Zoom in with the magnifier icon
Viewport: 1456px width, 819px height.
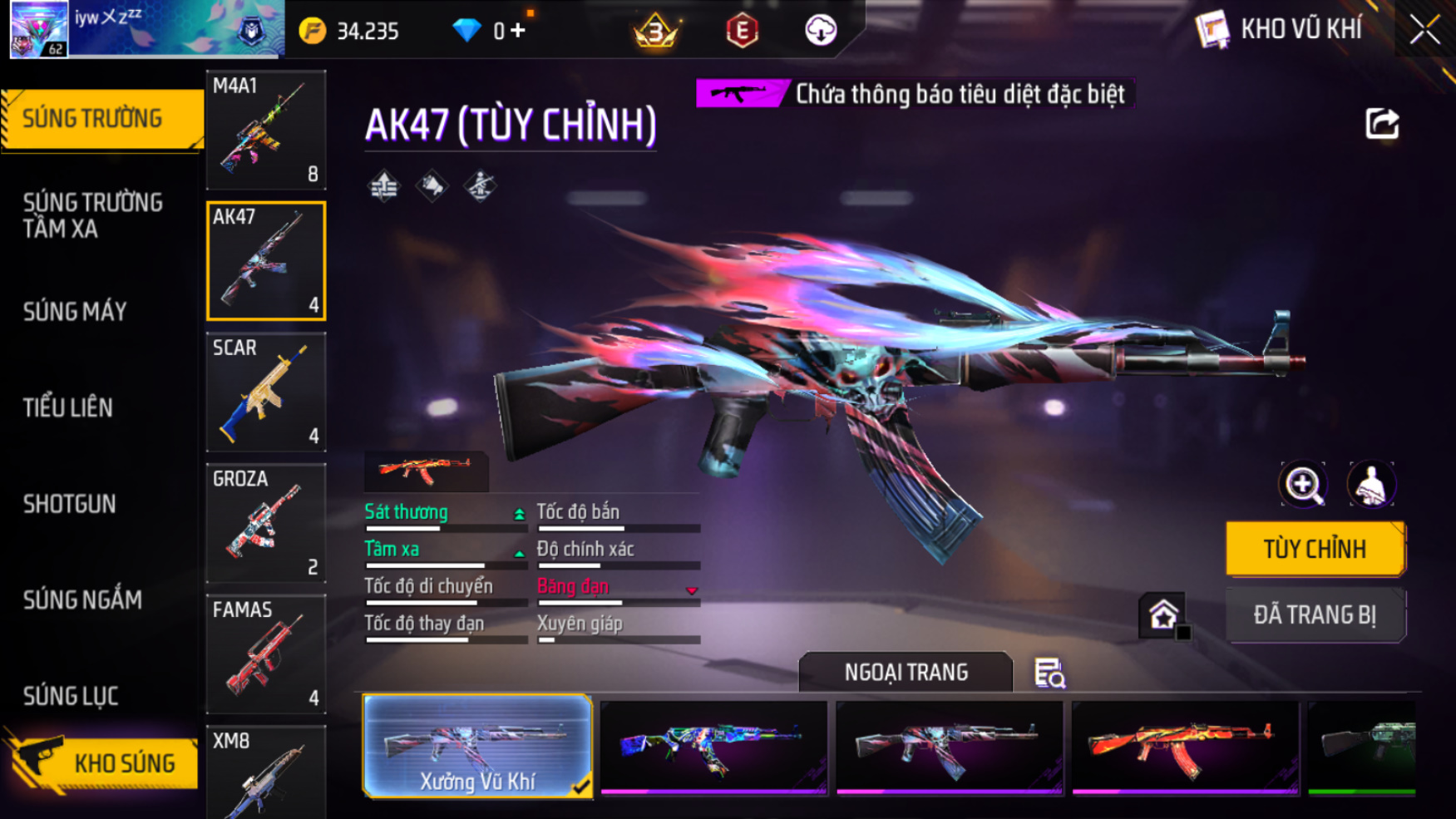click(x=1302, y=485)
